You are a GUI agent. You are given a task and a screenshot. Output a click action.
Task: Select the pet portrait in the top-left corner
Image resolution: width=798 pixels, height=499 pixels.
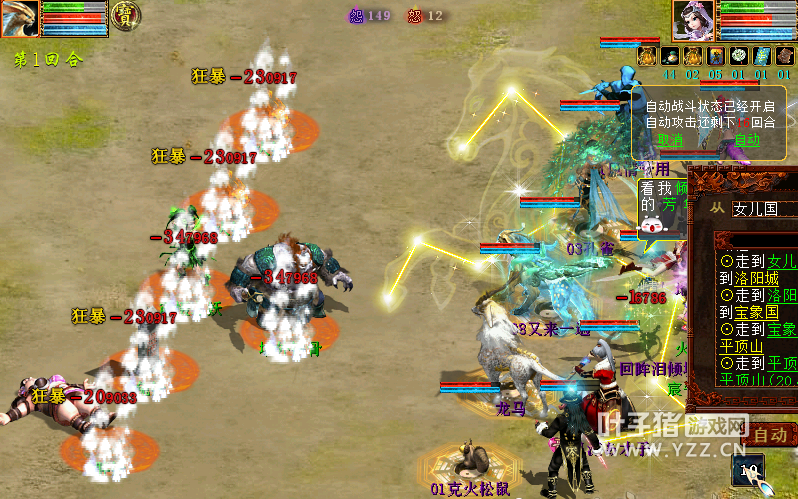coord(20,19)
